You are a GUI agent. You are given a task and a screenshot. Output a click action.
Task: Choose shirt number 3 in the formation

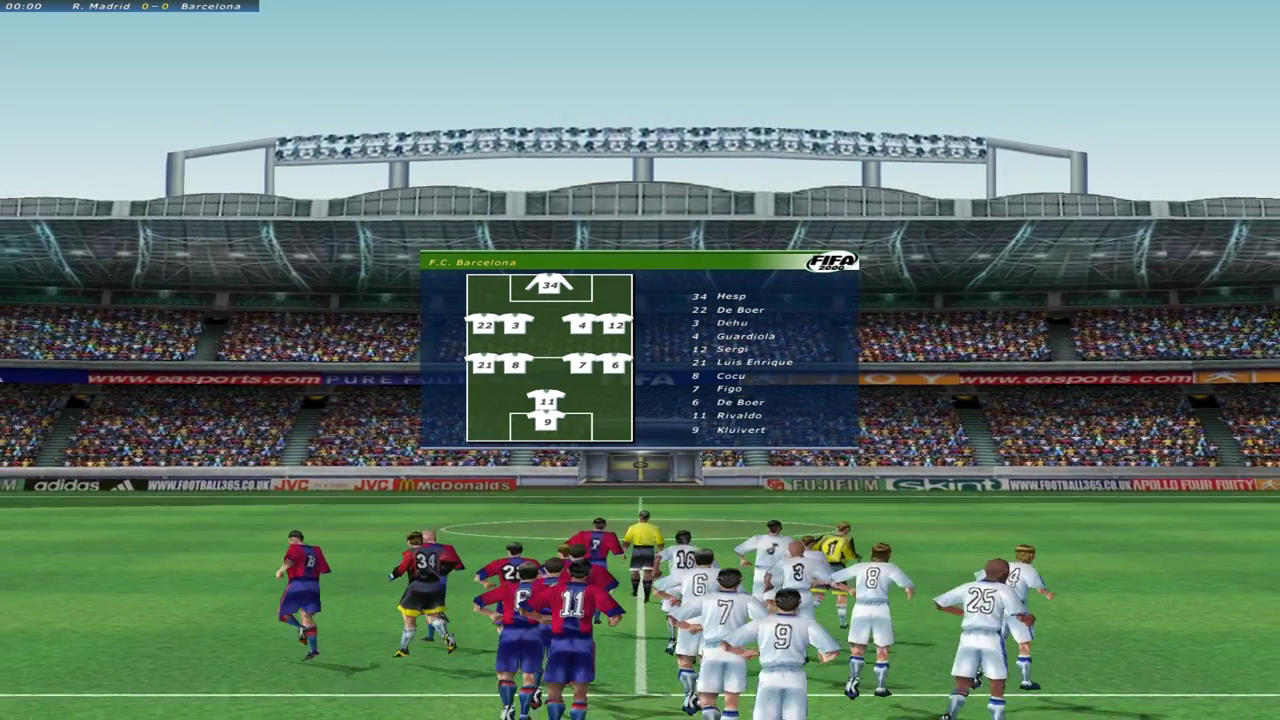coord(516,325)
